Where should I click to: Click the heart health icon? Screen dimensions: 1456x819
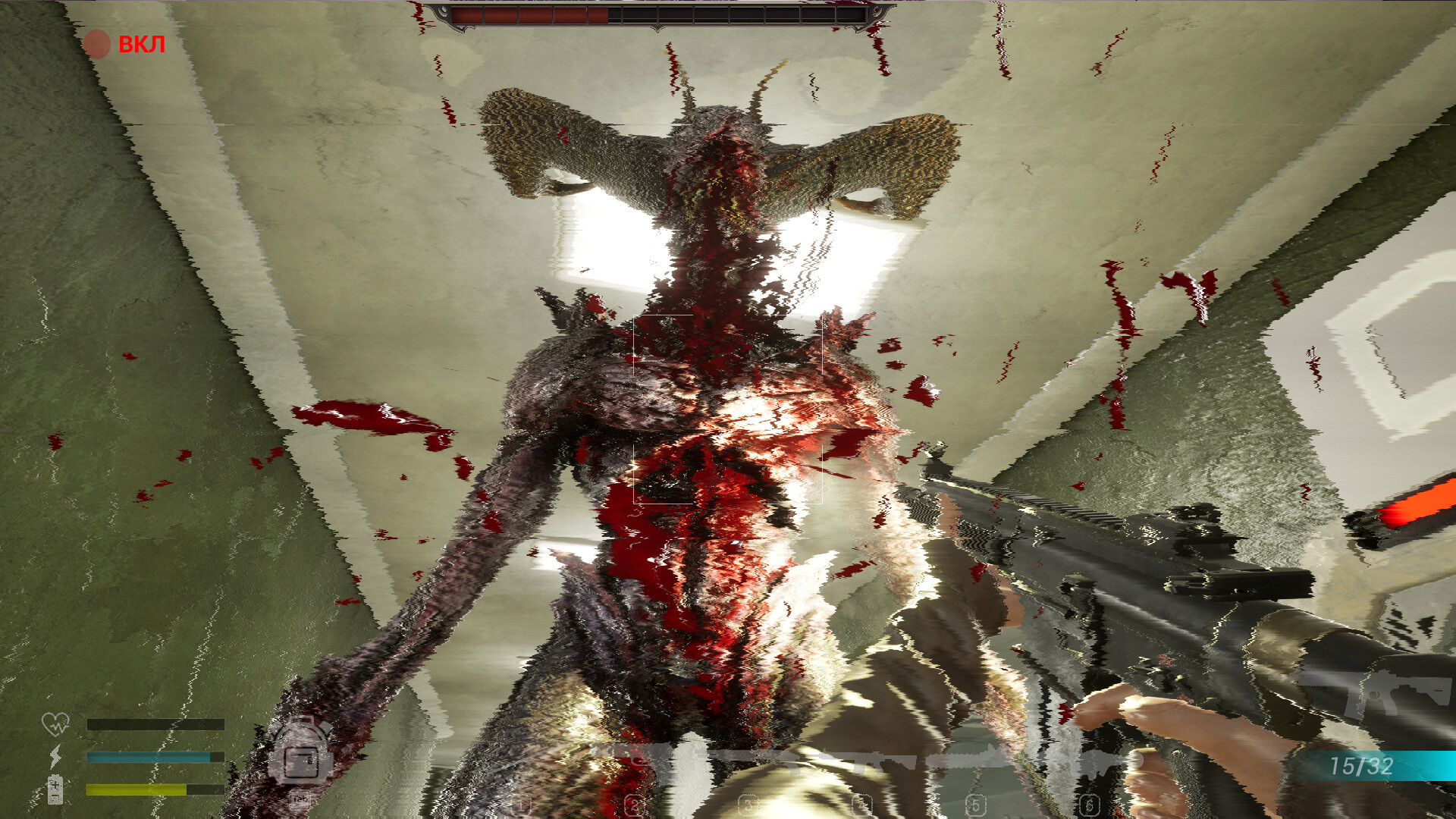click(x=57, y=724)
